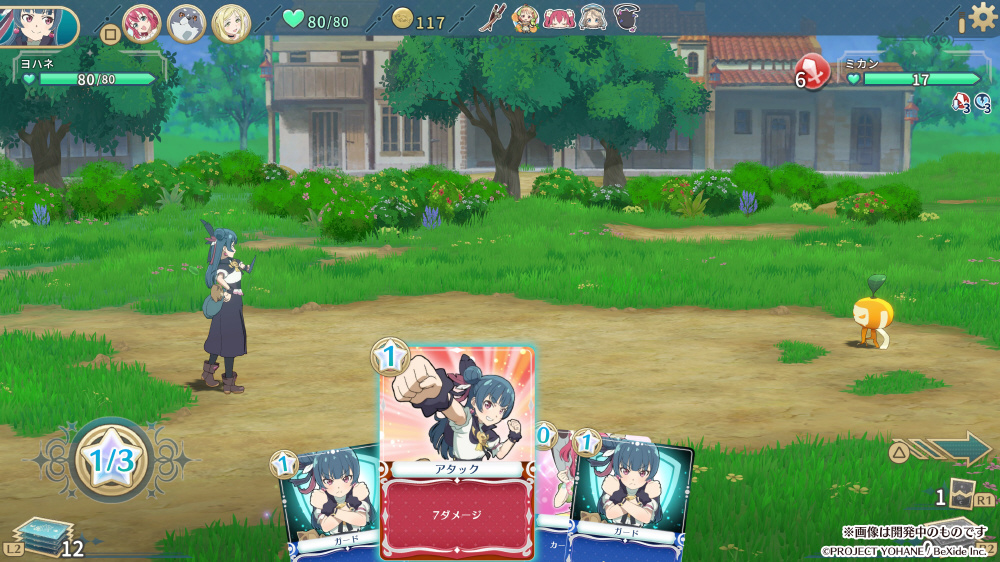Click Yohane's main character portrait
Viewport: 1000px width, 562px height.
point(38,25)
